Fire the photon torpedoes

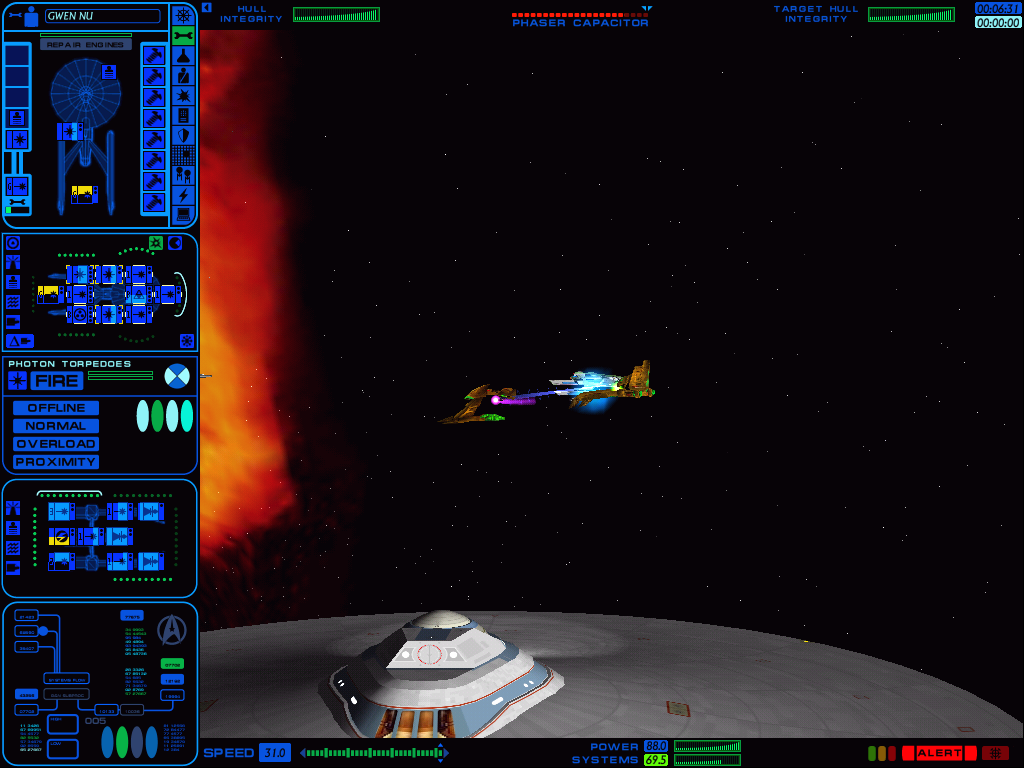tap(56, 381)
